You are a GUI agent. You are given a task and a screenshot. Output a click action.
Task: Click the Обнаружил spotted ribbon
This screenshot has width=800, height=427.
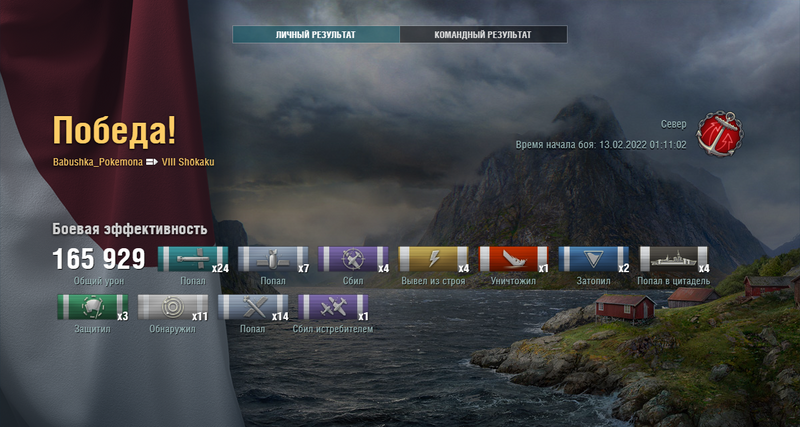pos(172,307)
